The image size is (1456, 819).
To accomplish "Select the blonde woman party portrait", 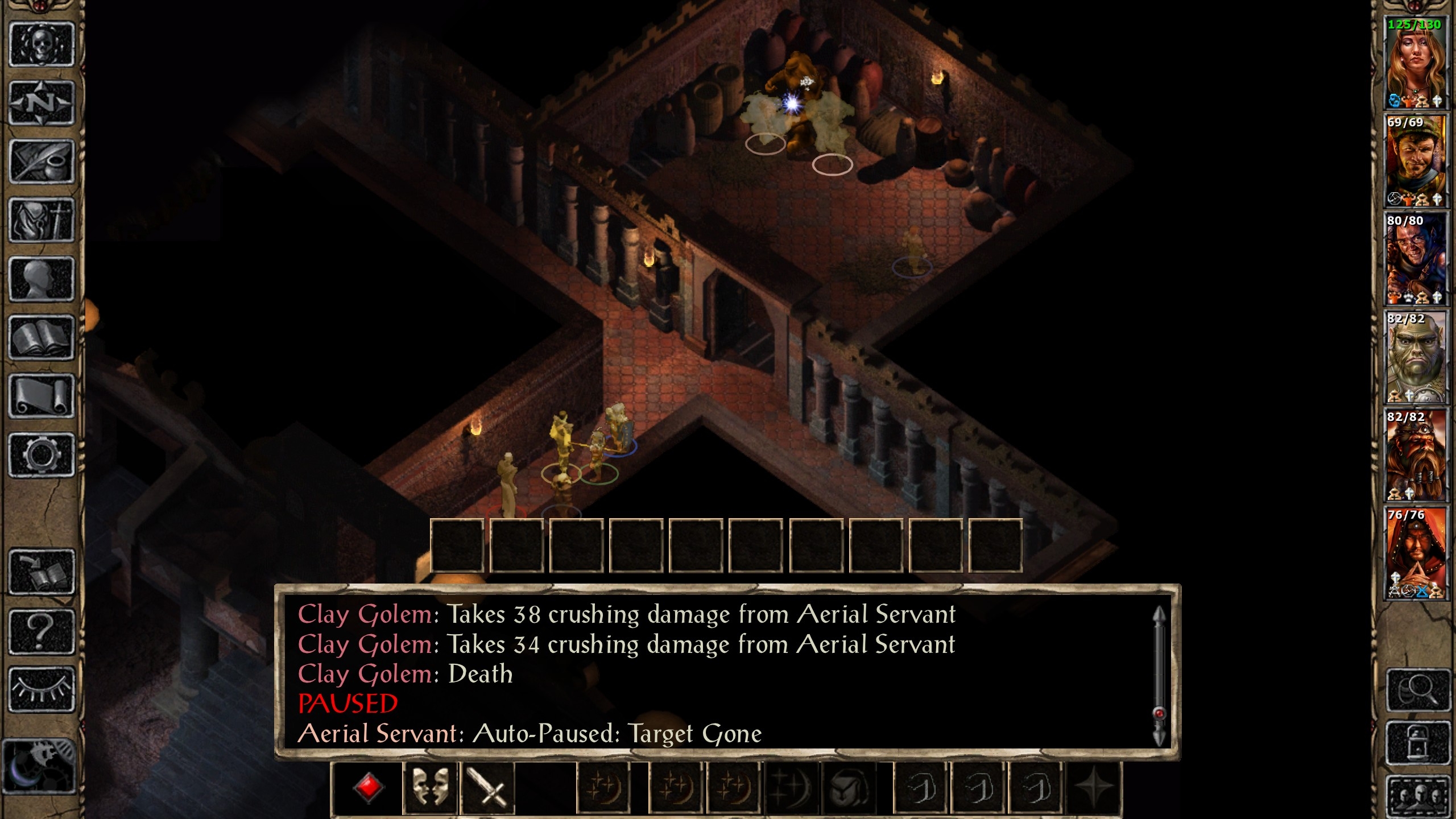I will point(1415,63).
